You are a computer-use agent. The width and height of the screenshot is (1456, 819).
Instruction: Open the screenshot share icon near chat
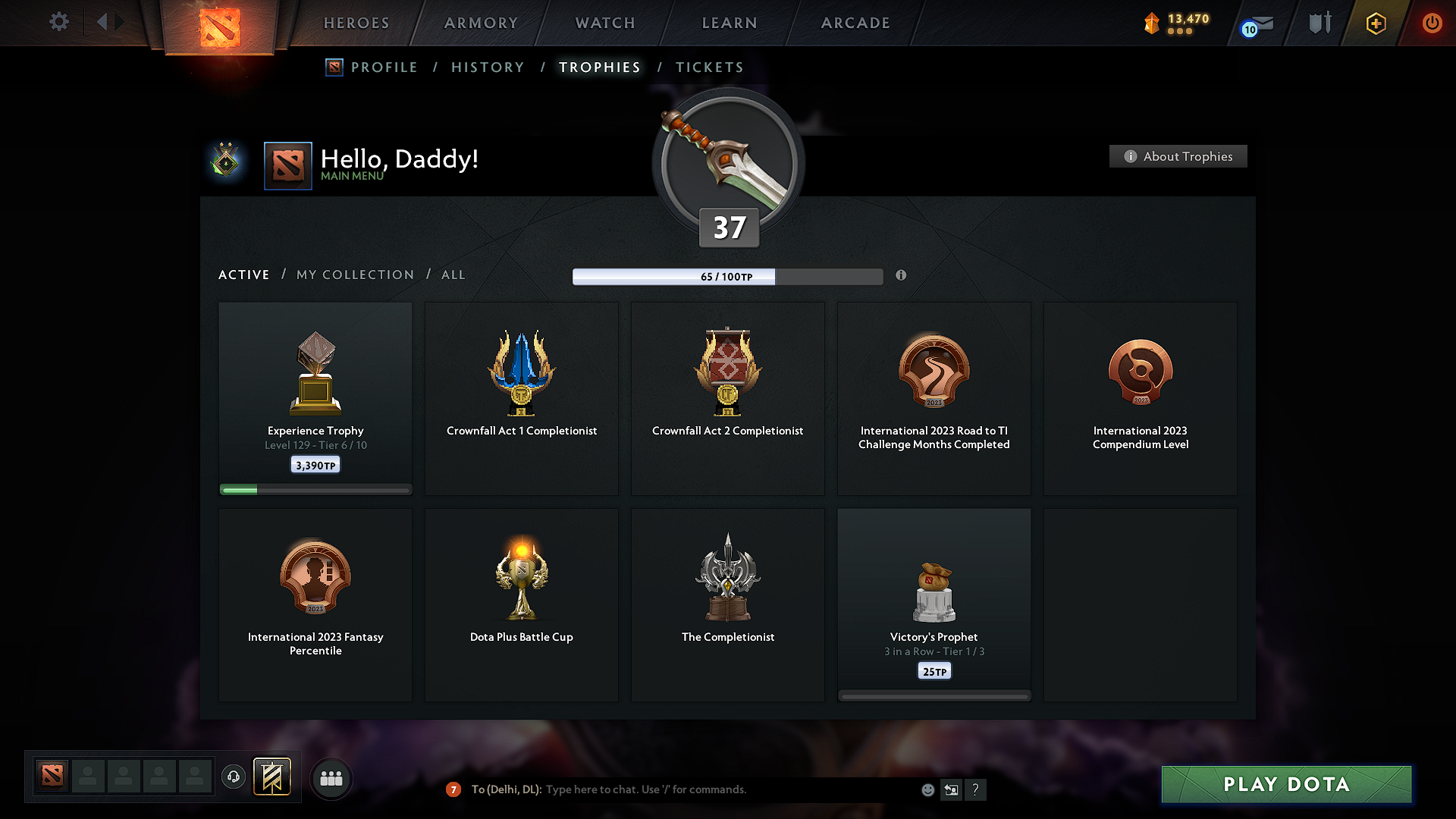click(x=951, y=789)
